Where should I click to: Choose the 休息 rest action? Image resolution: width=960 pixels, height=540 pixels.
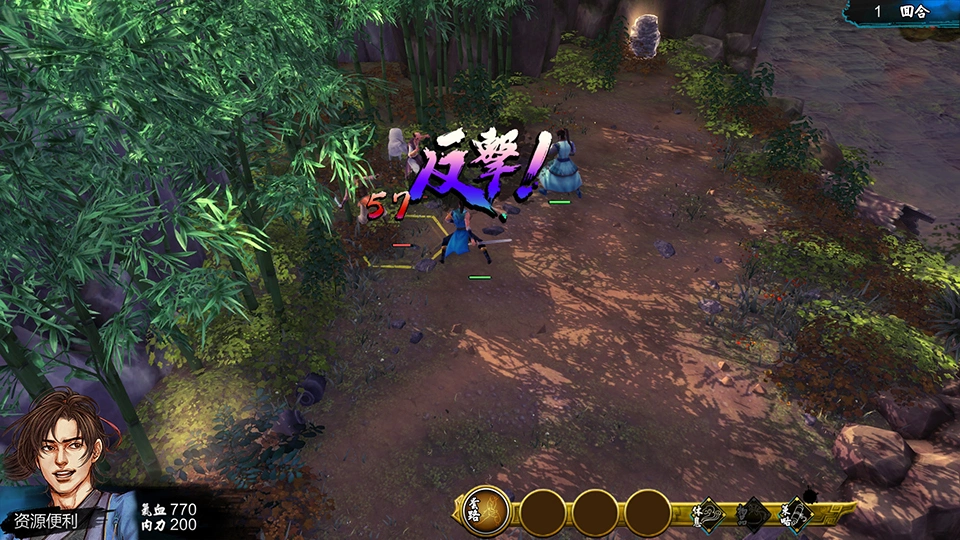coord(708,515)
